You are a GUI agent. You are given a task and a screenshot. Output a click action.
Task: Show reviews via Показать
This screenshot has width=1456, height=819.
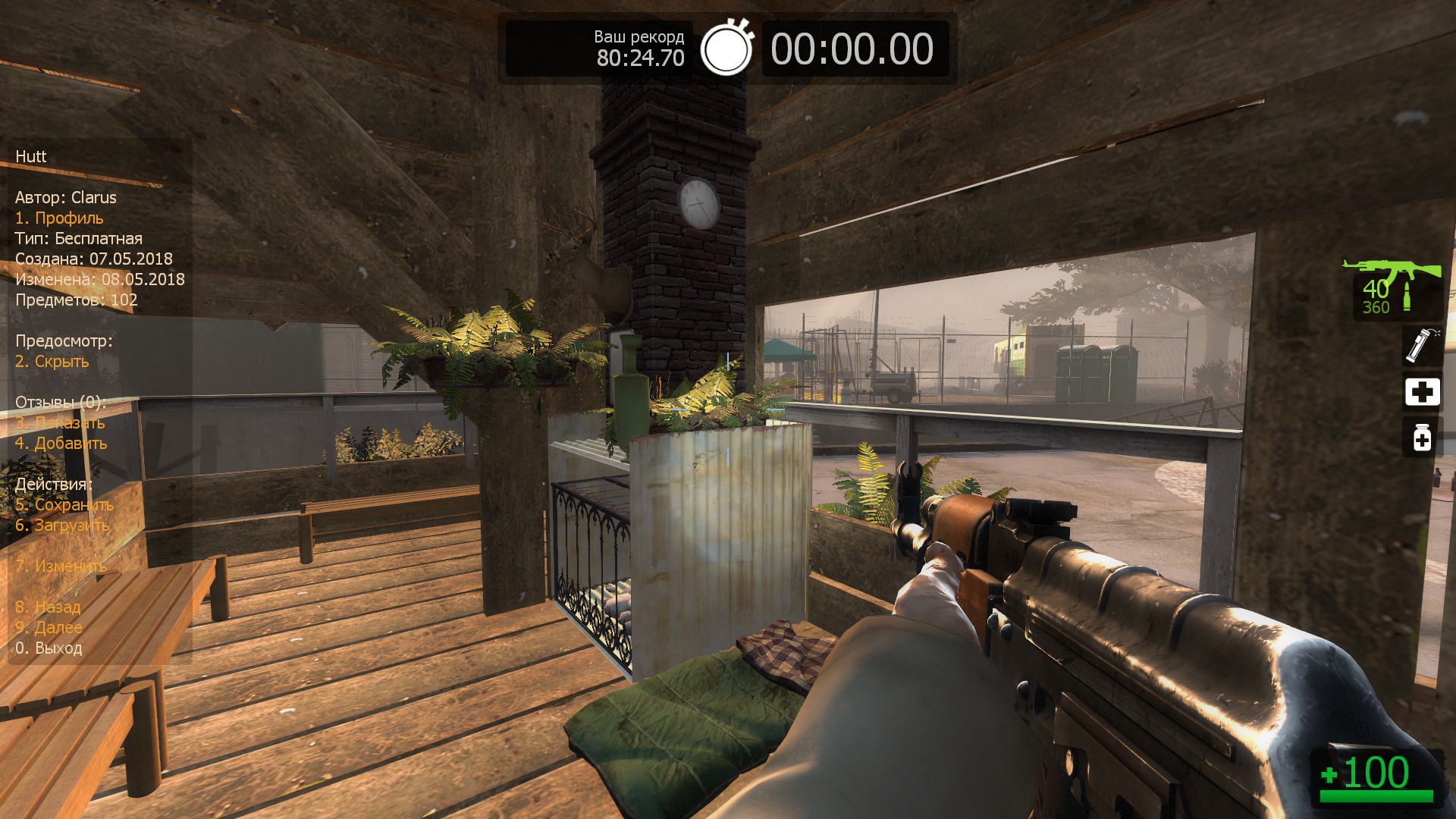pyautogui.click(x=60, y=423)
